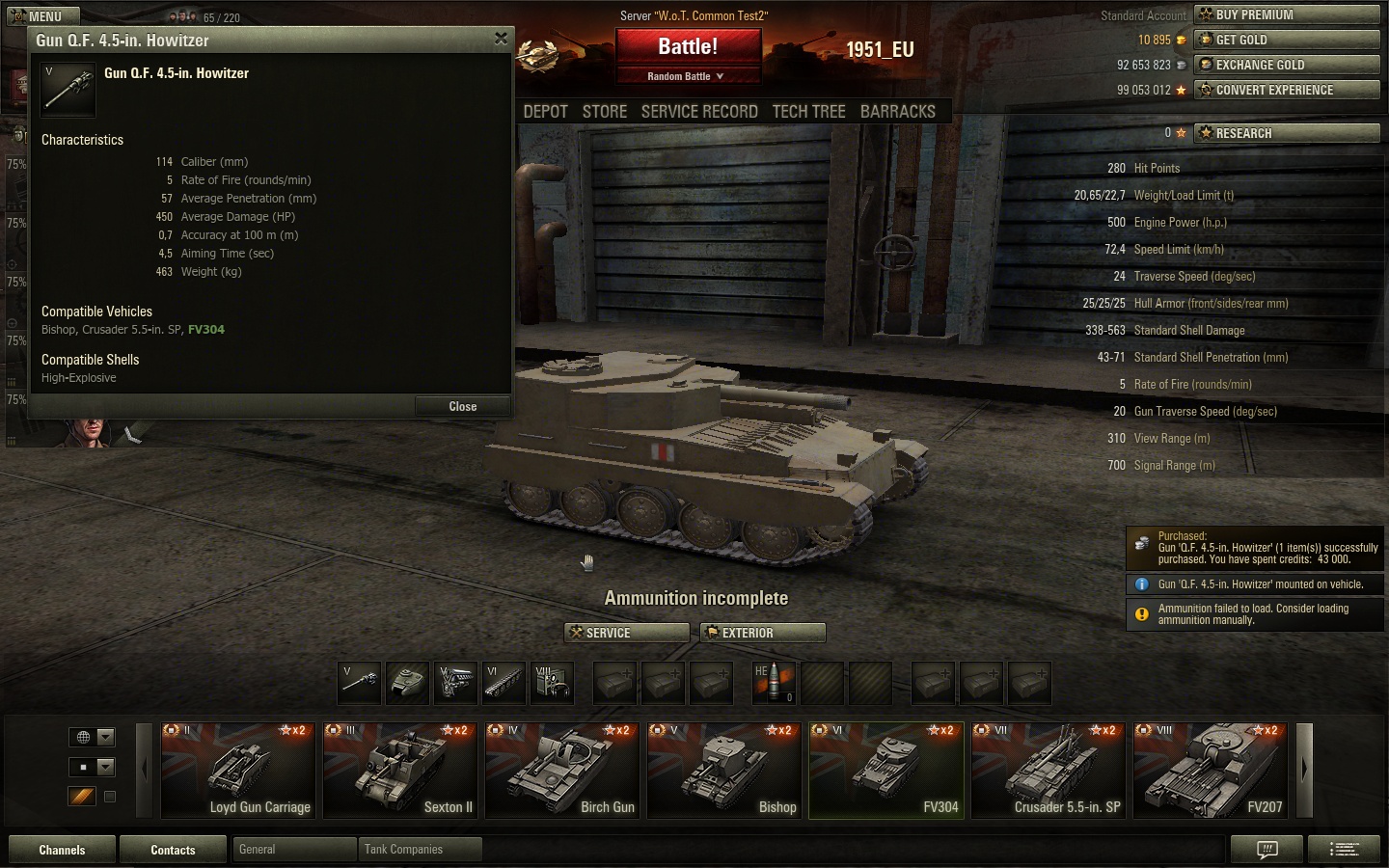
Task: Customize the tank's Exterior
Action: tap(762, 633)
